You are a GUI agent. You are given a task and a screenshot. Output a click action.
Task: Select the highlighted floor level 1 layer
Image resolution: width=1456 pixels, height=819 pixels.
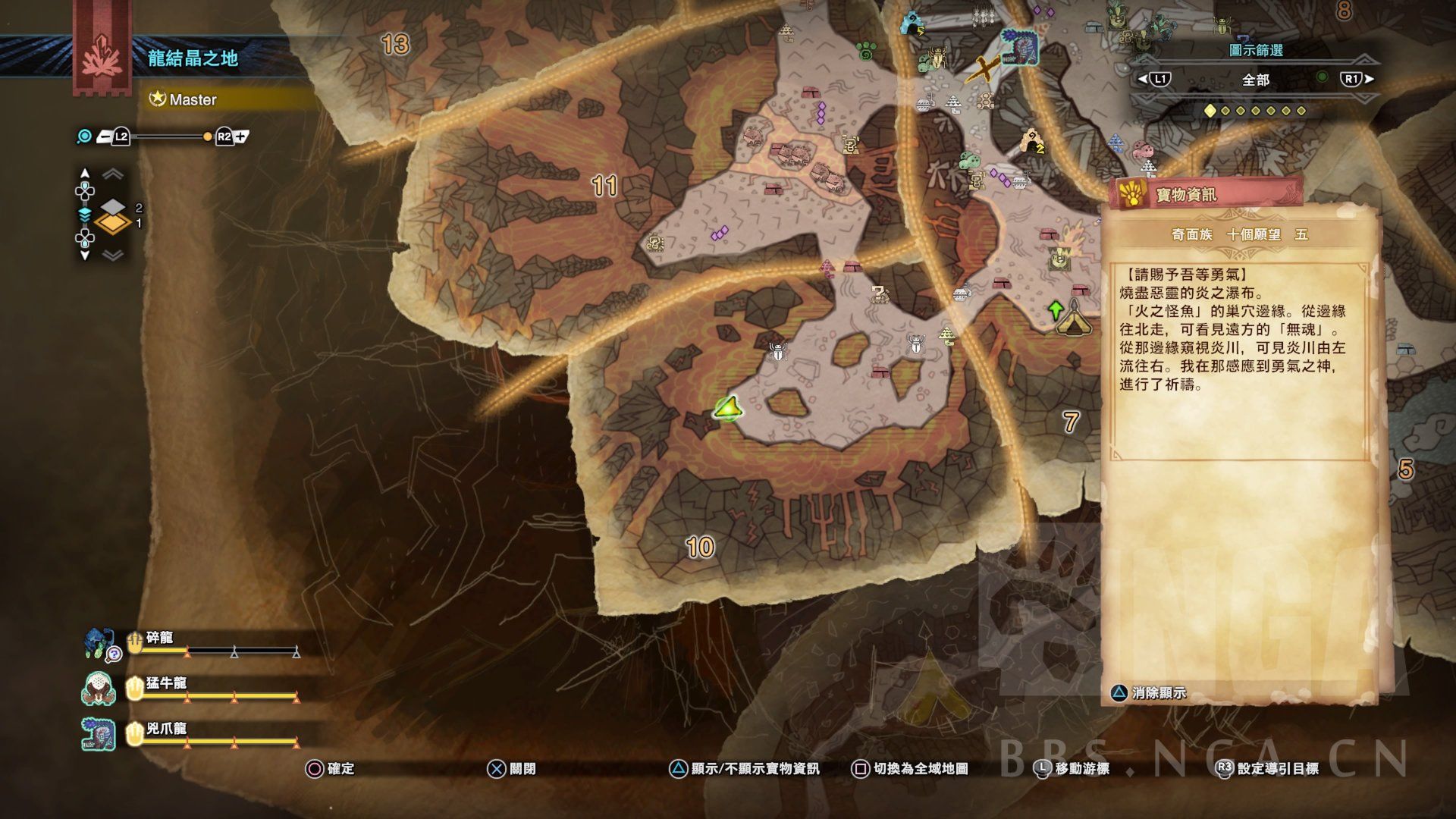point(112,224)
